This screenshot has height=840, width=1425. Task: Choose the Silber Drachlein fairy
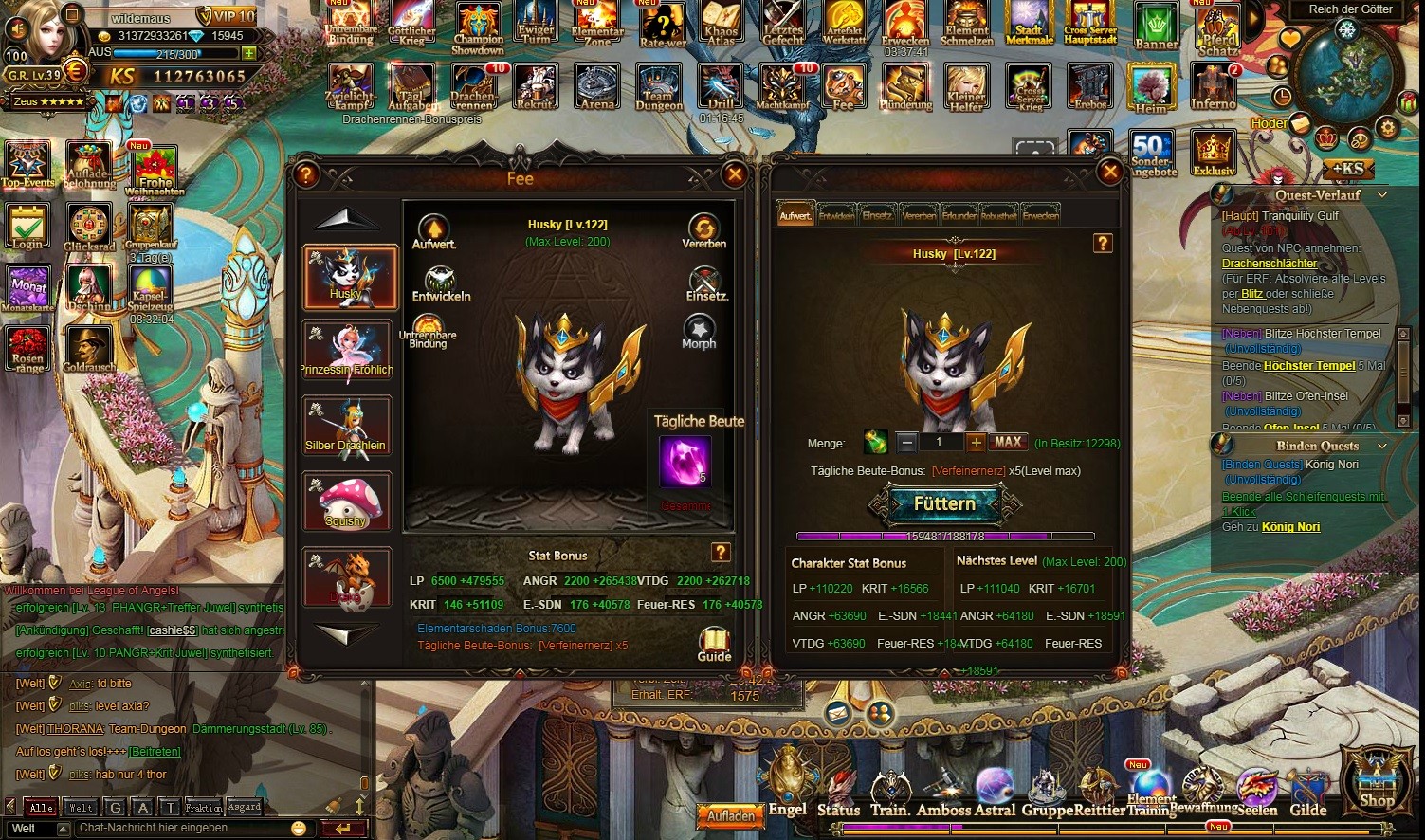pyautogui.click(x=347, y=427)
